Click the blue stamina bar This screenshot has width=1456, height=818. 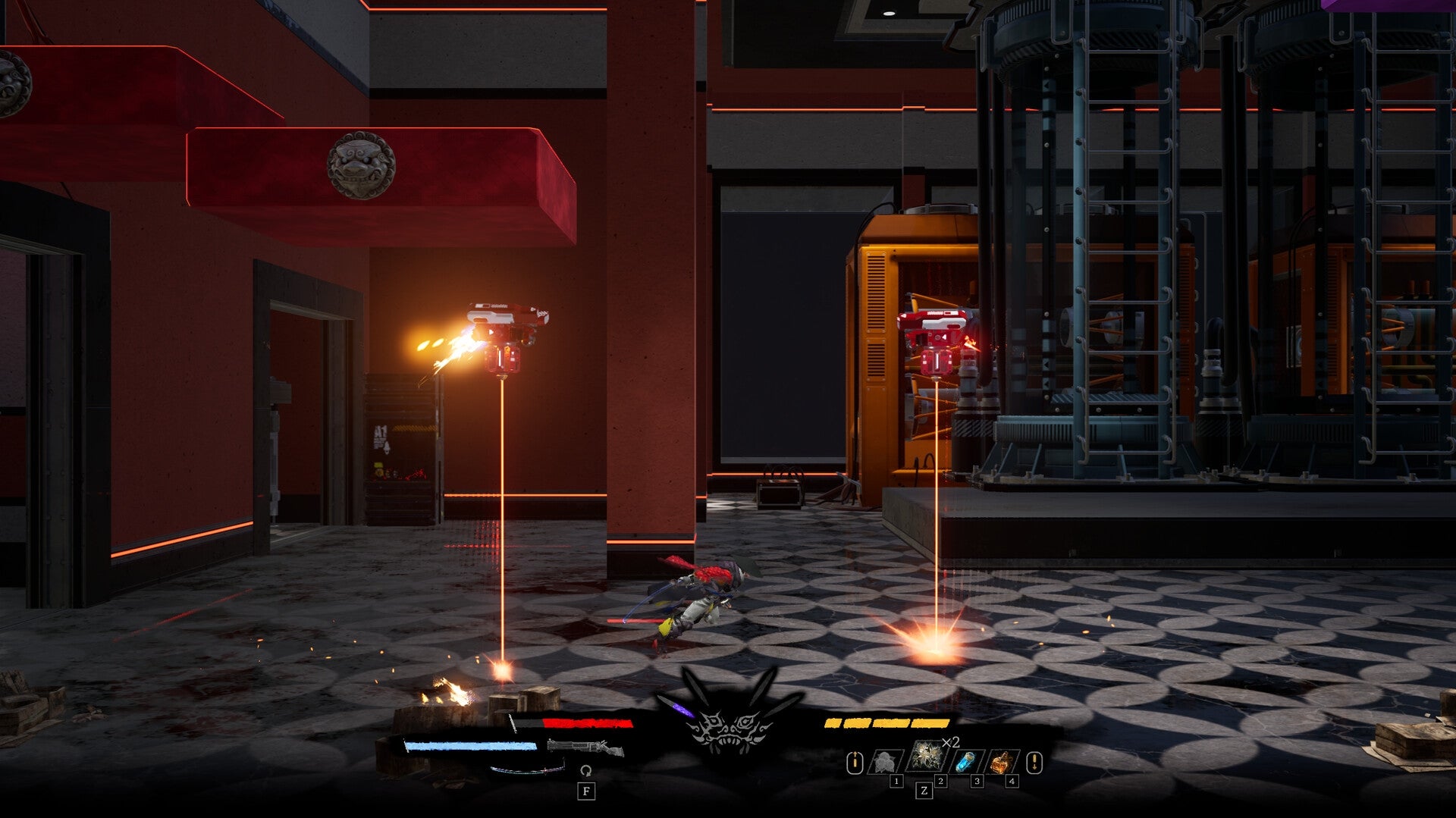pos(472,746)
